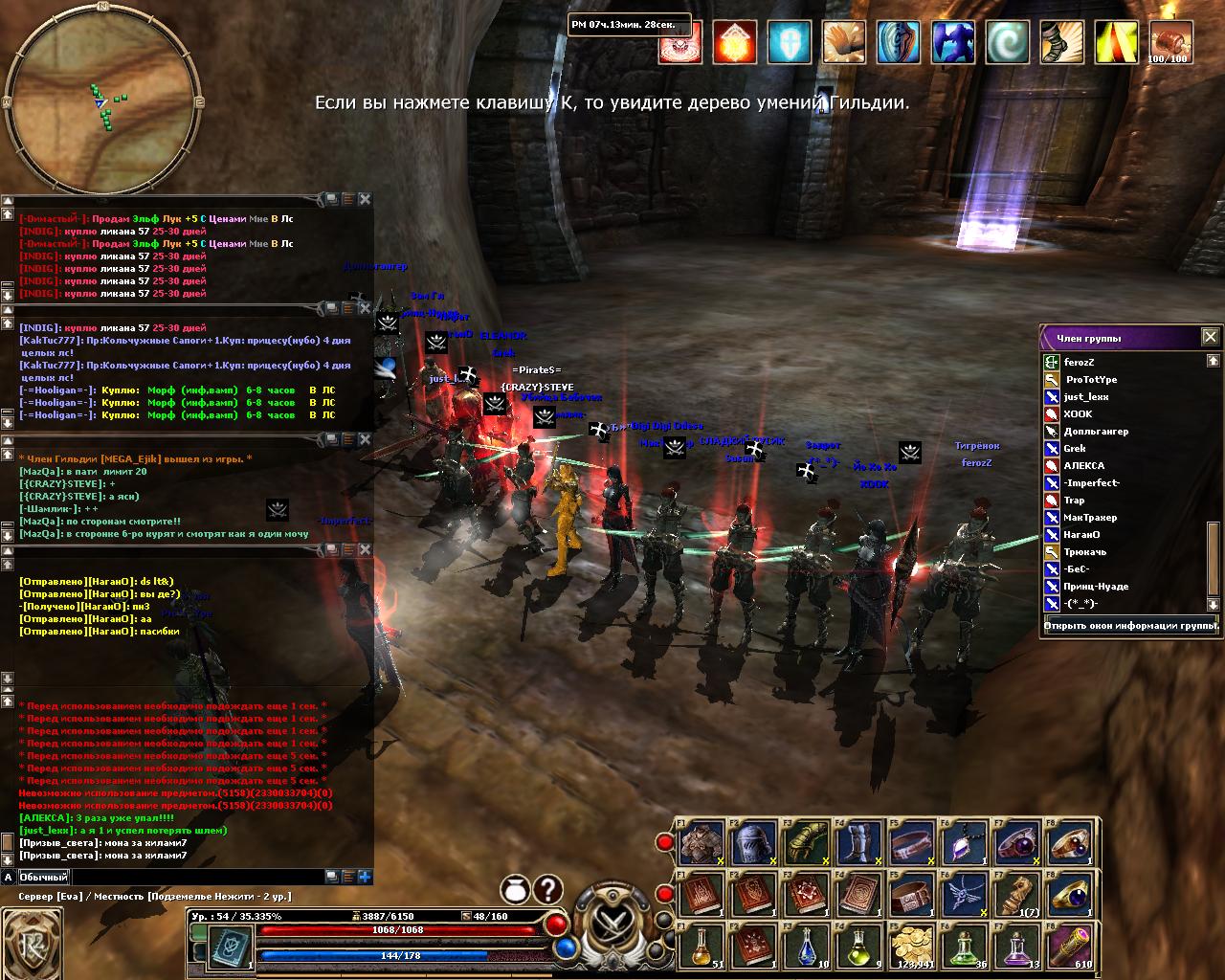Image resolution: width=1225 pixels, height=980 pixels.
Task: Use the purple spyglass item with 610
Action: coord(1068,947)
